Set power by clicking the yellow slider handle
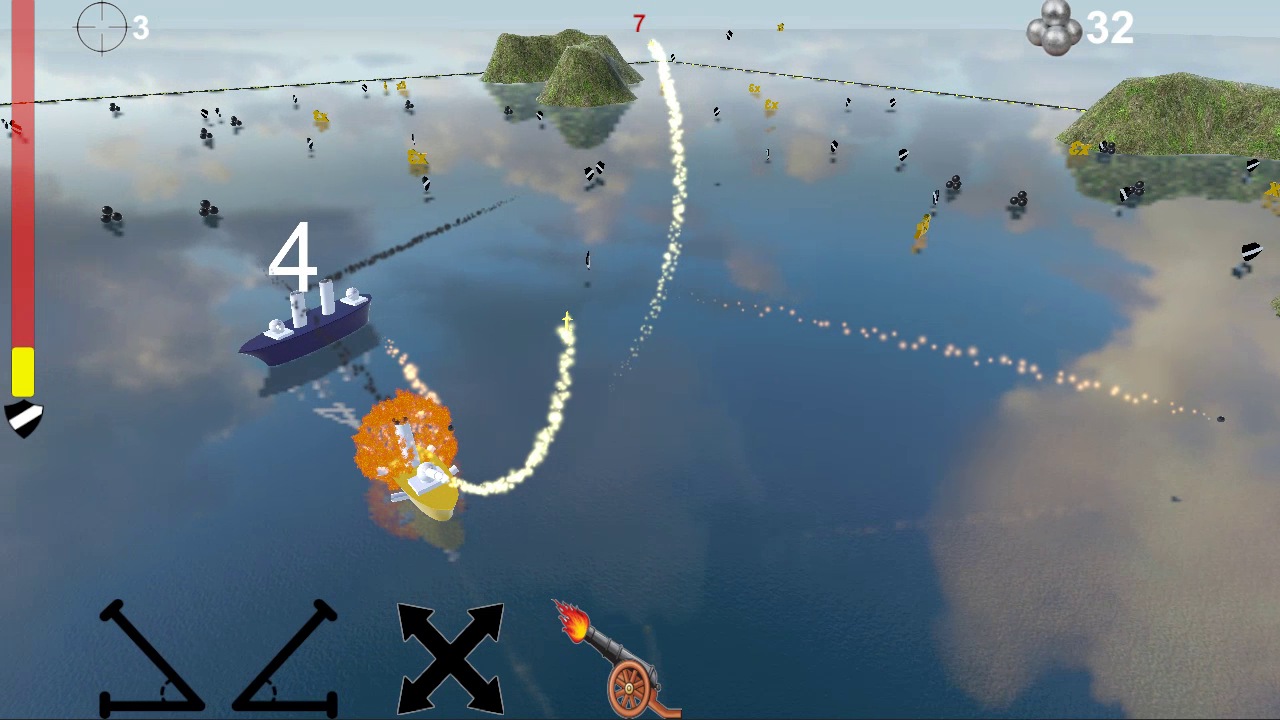This screenshot has width=1280, height=720. click(x=24, y=370)
